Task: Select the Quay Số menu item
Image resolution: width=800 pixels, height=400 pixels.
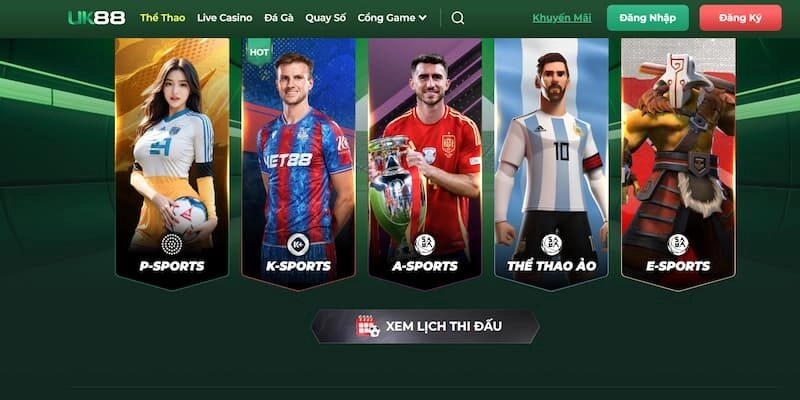Action: [x=324, y=18]
